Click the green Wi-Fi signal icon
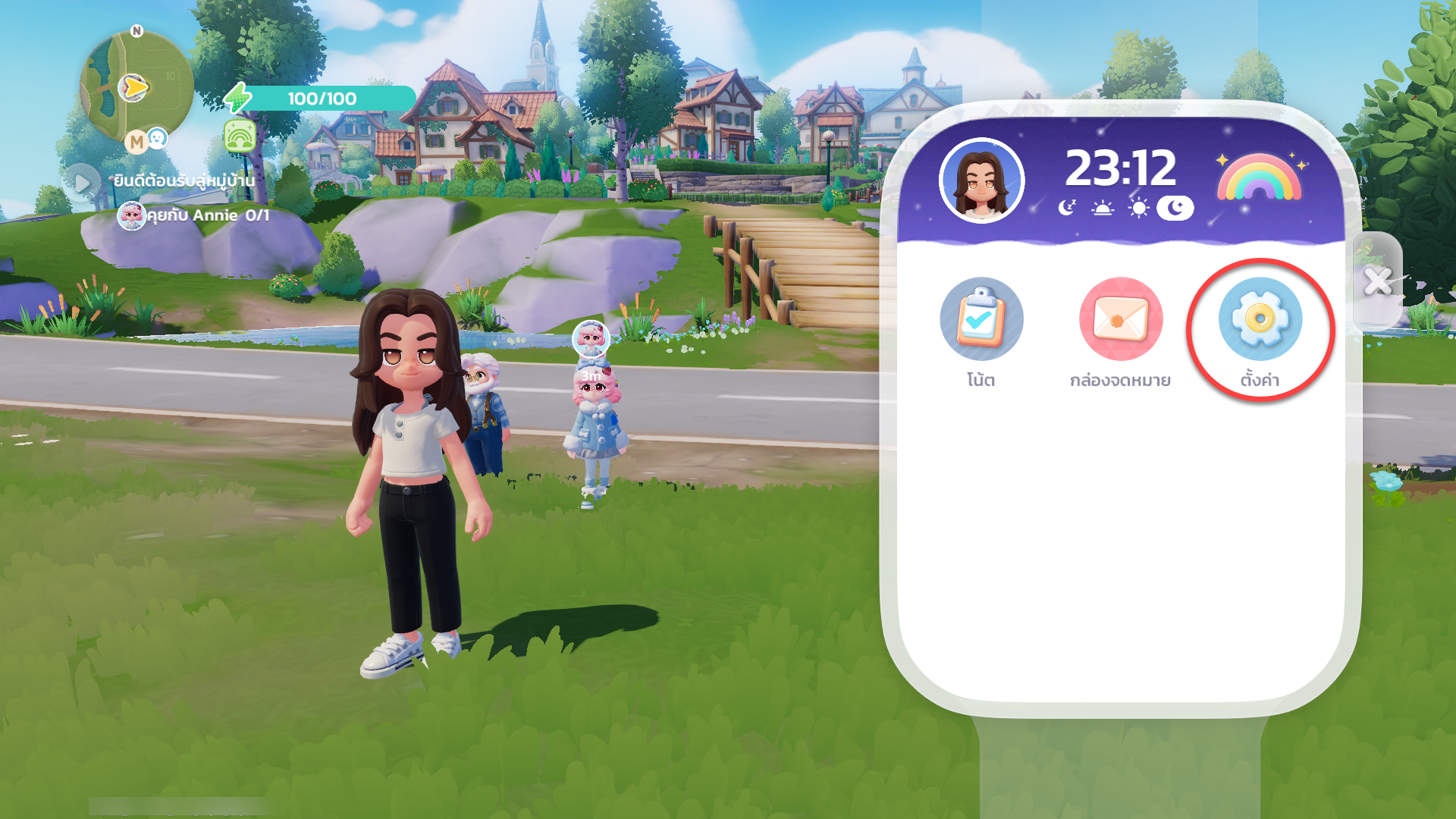Viewport: 1456px width, 819px height. [x=240, y=136]
